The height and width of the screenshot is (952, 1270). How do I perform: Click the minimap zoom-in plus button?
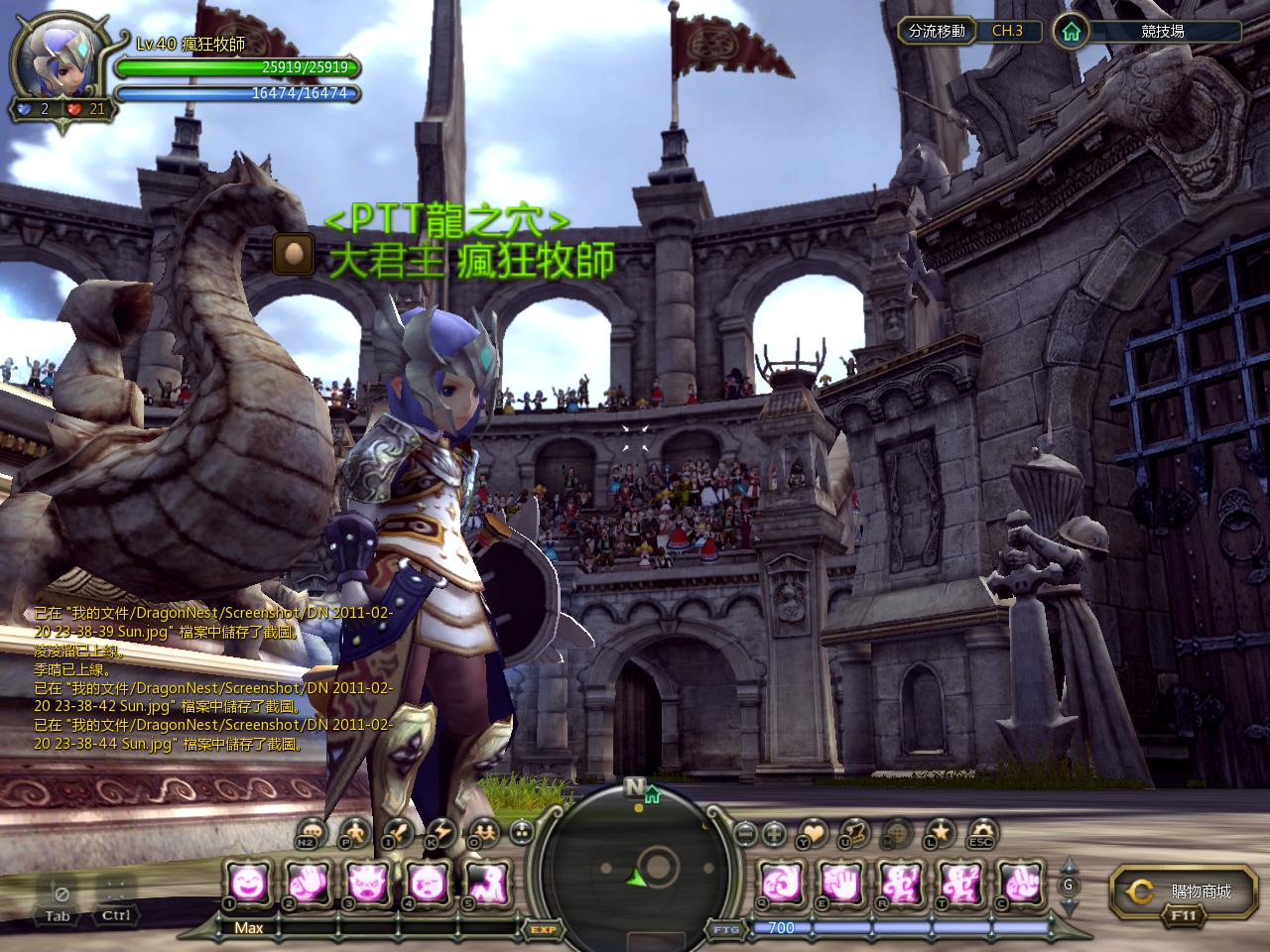[x=775, y=833]
